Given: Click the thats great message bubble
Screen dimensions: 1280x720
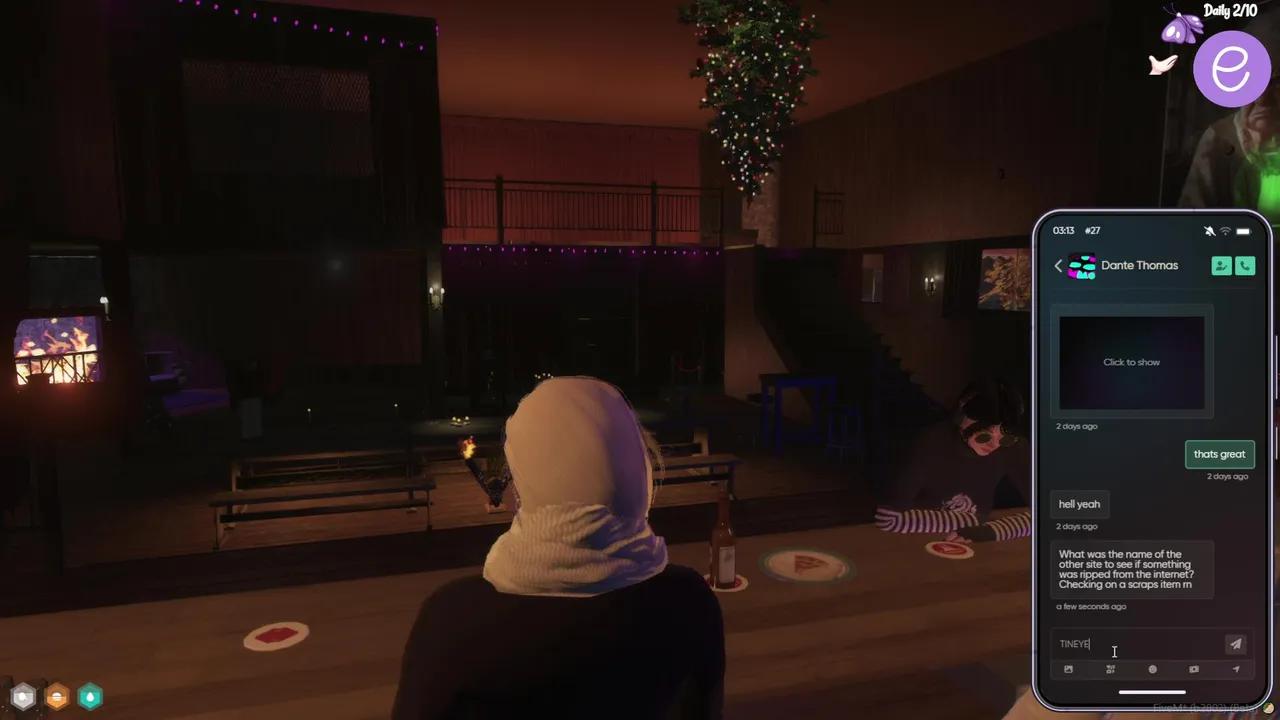Looking at the screenshot, I should coord(1219,454).
